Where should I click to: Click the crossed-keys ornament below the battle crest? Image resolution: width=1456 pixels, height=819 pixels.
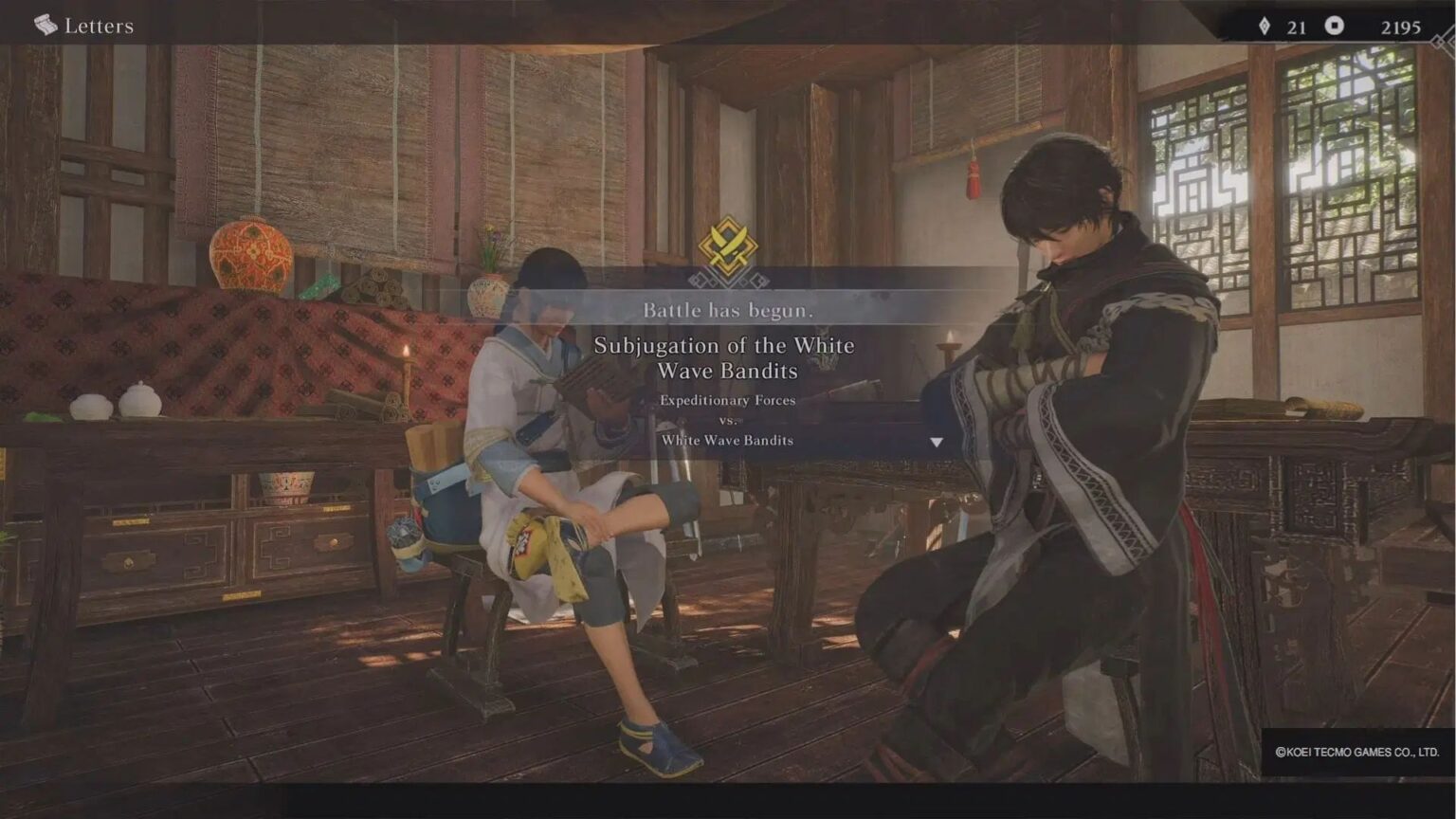728,281
